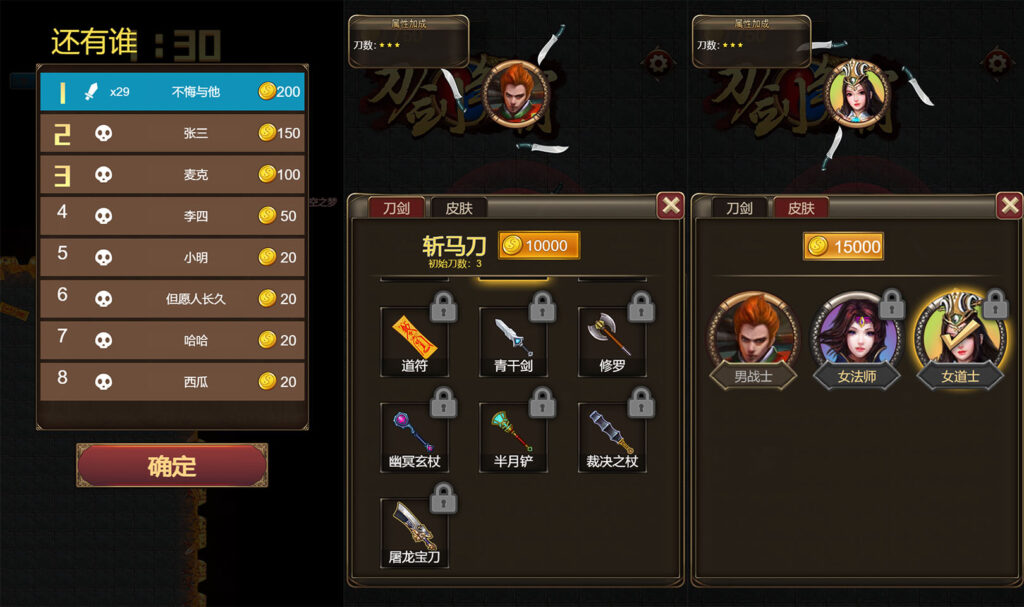Choose the 半月铲 weapon slot
The width and height of the screenshot is (1024, 607).
512,436
